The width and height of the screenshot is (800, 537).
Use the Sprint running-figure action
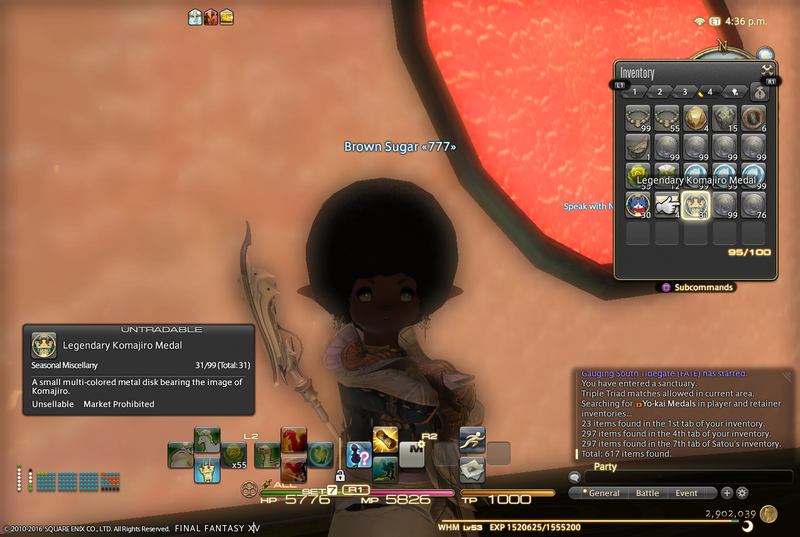[473, 438]
